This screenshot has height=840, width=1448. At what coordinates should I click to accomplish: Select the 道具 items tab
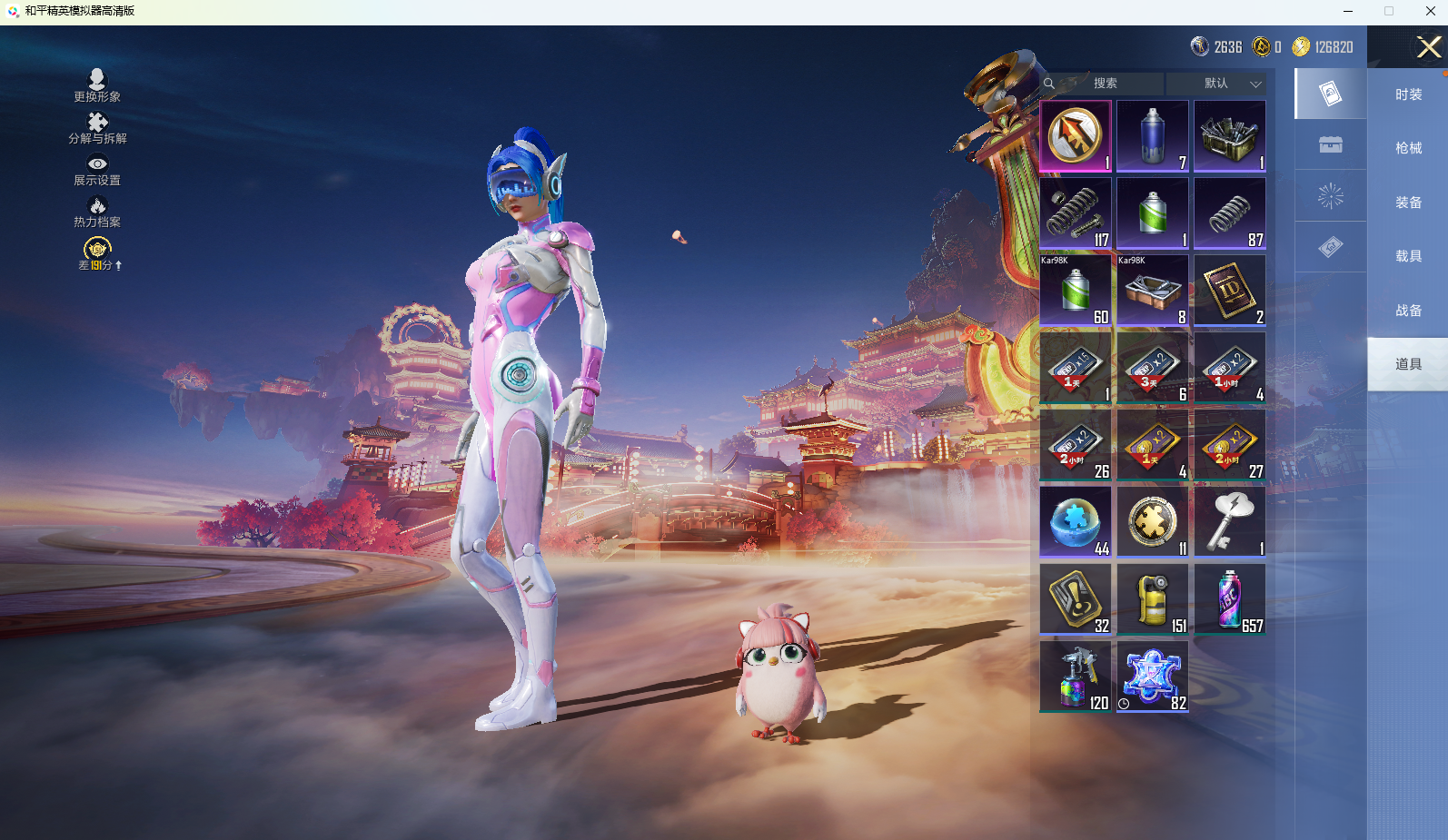(1408, 364)
